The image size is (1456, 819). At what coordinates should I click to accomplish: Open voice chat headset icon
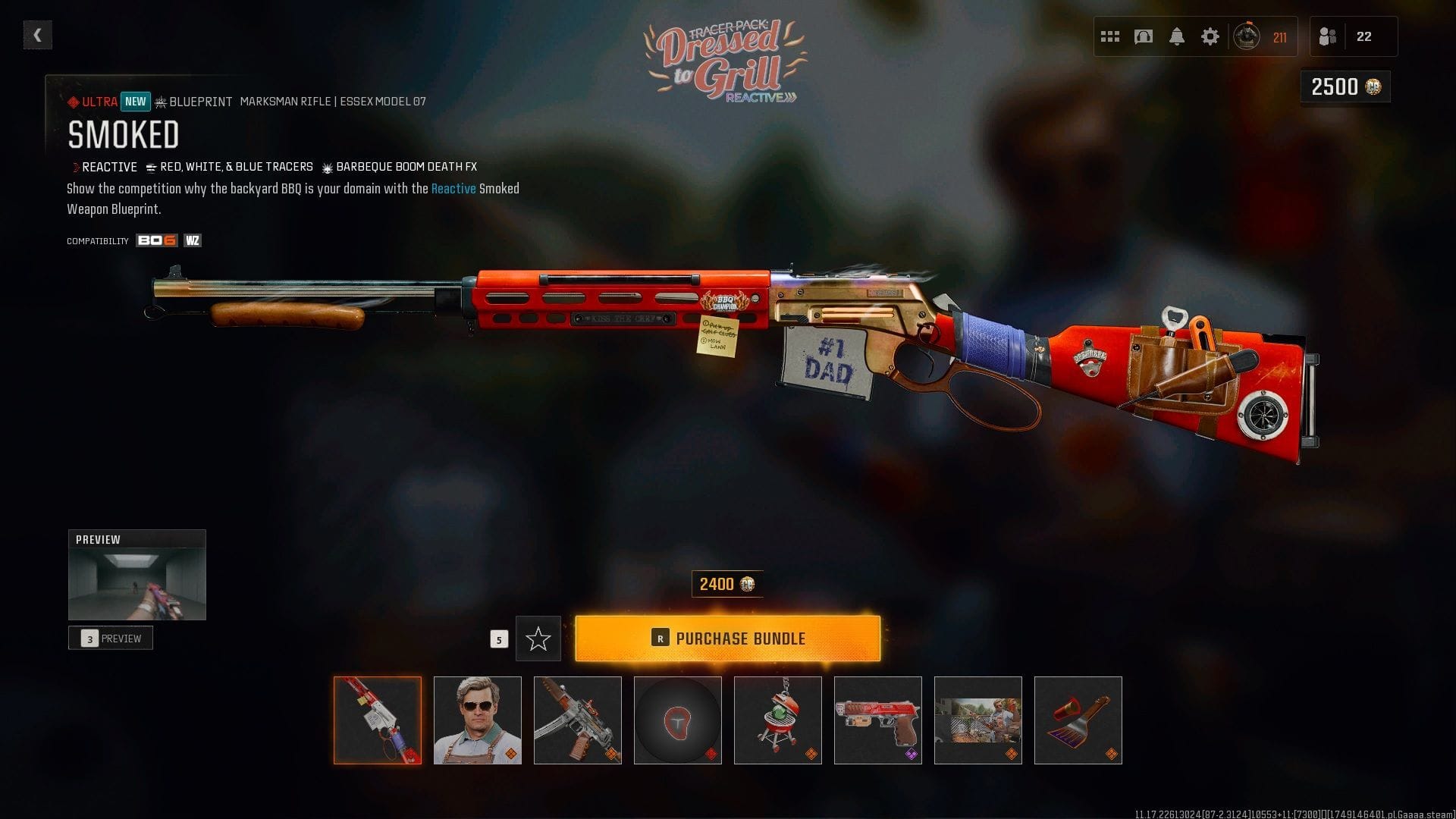(x=1144, y=35)
